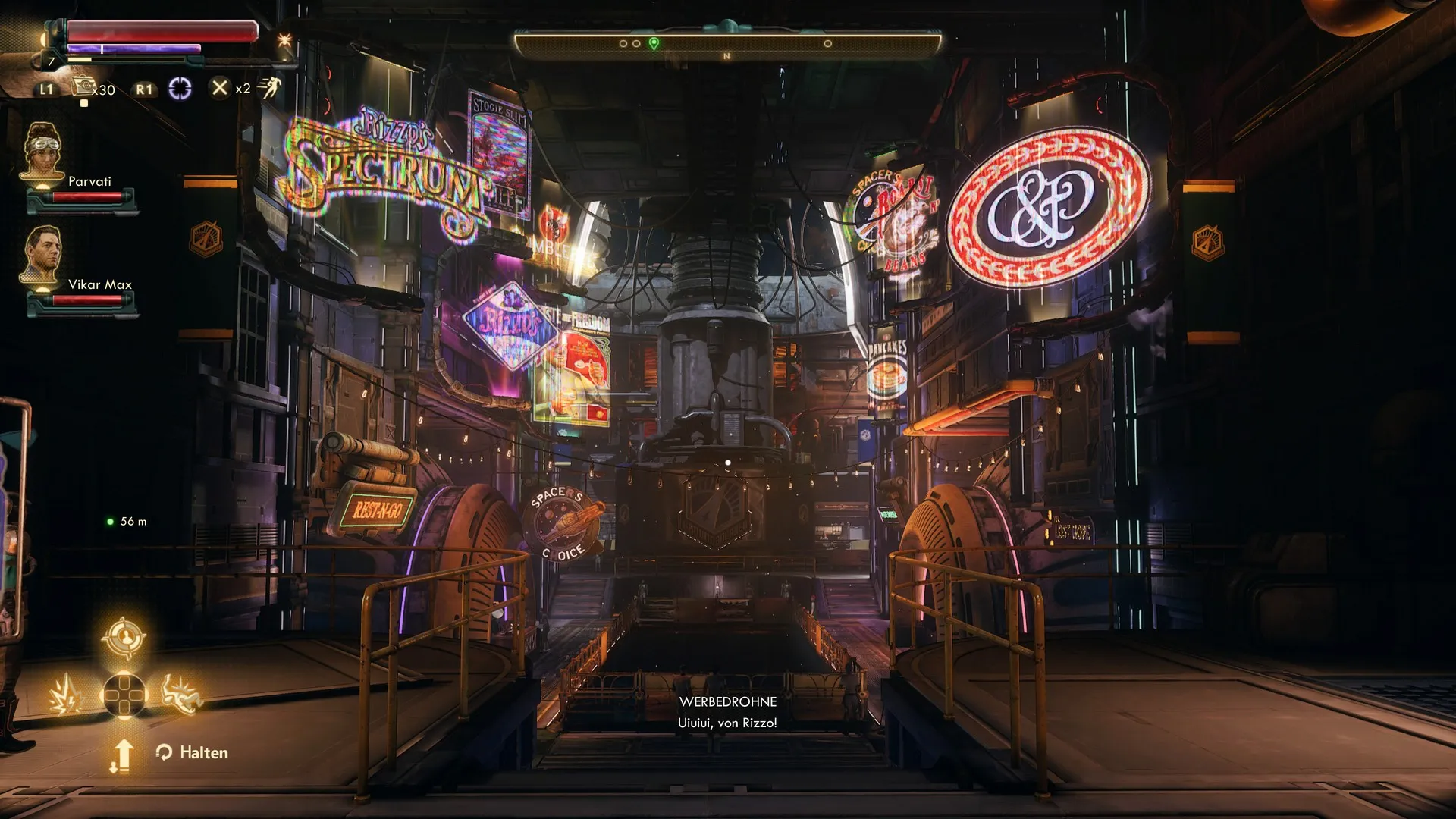Trigger the knockdown companion ability icon
The image size is (1456, 819).
coord(181,694)
